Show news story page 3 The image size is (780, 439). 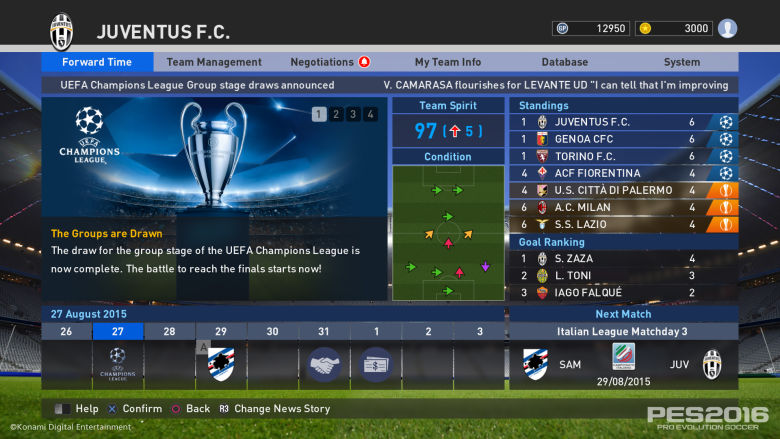(x=352, y=114)
